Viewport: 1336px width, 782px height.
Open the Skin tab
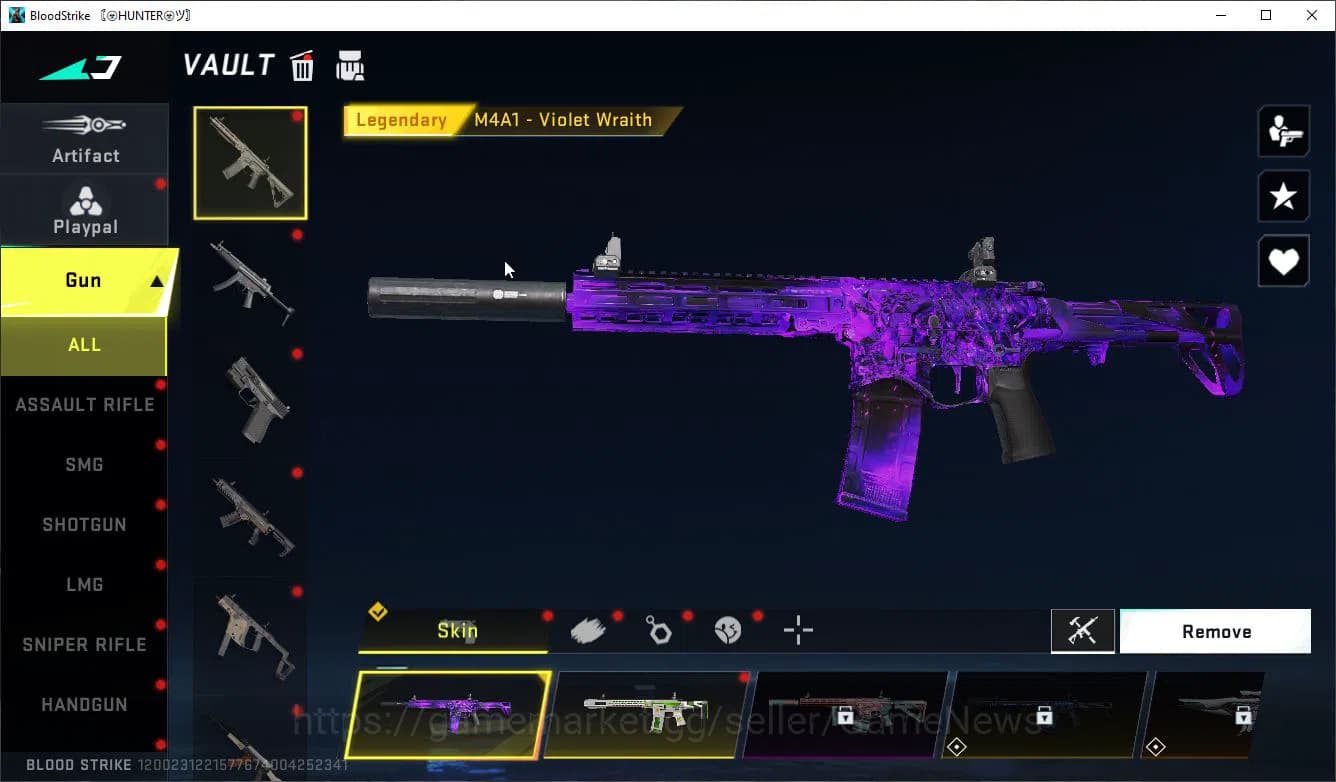(456, 631)
